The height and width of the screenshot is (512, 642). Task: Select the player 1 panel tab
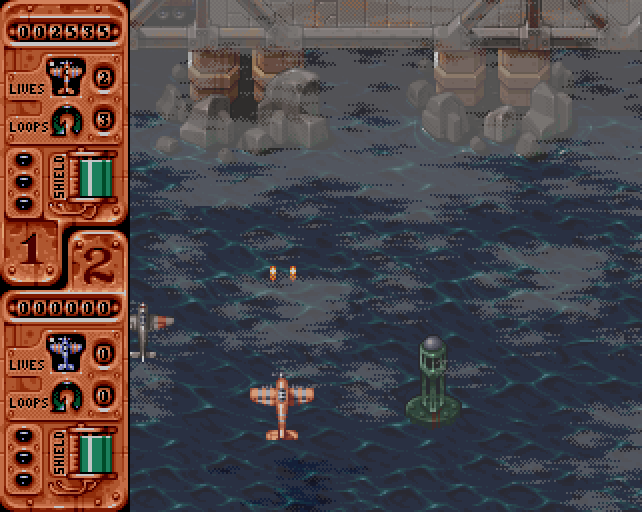tap(31, 251)
